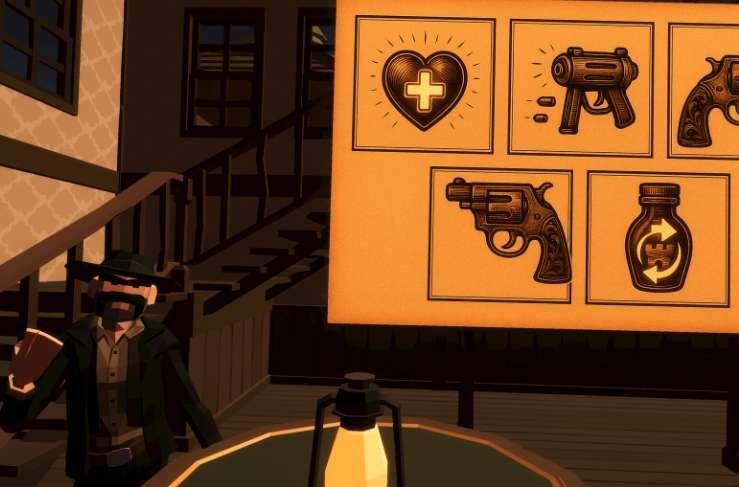Image resolution: width=739 pixels, height=487 pixels.
Task: Pick the bottle with circular arrows card
Action: click(657, 239)
